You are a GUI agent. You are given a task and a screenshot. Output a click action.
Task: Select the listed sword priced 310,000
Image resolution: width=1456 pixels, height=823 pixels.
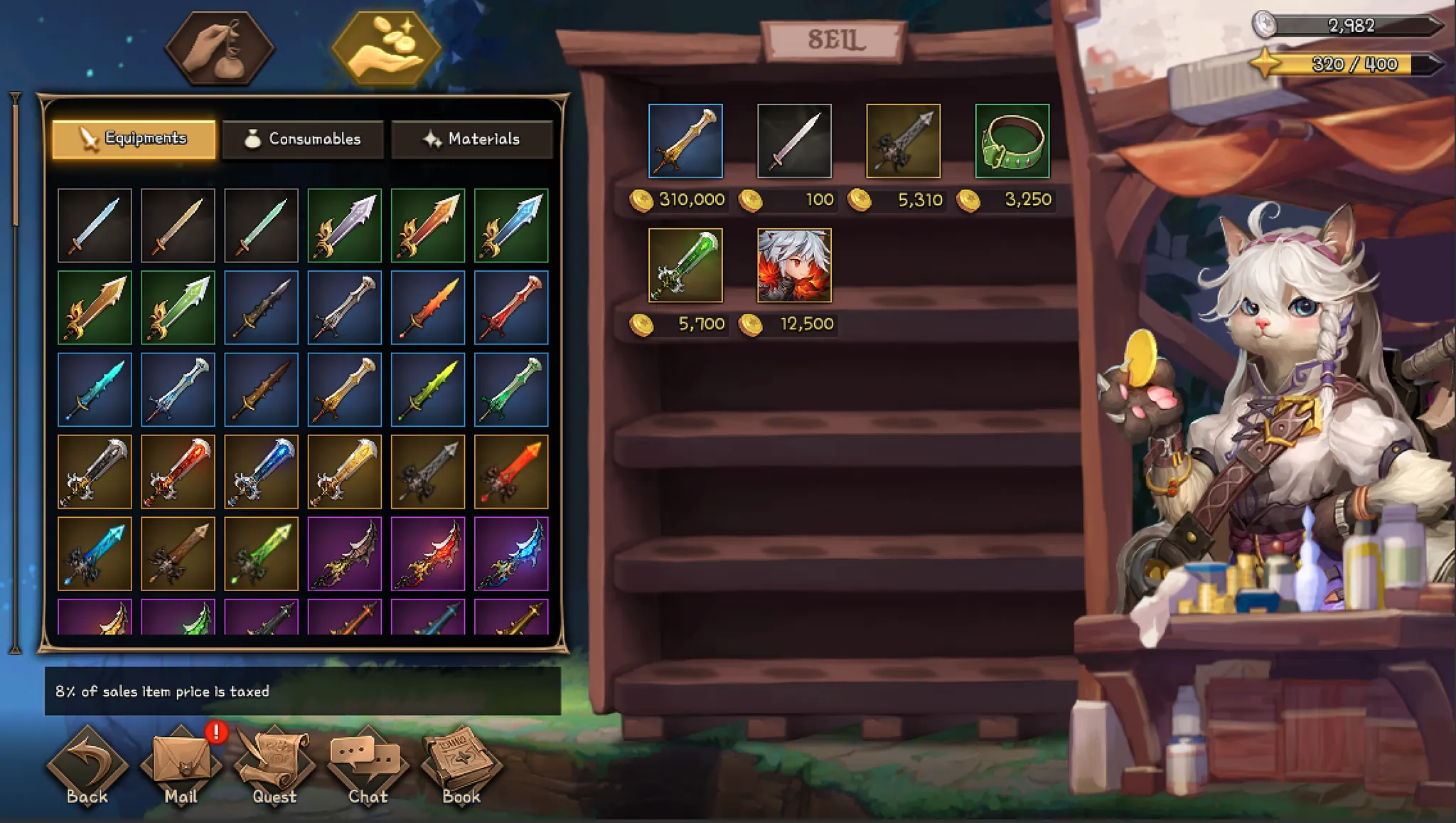(x=685, y=141)
